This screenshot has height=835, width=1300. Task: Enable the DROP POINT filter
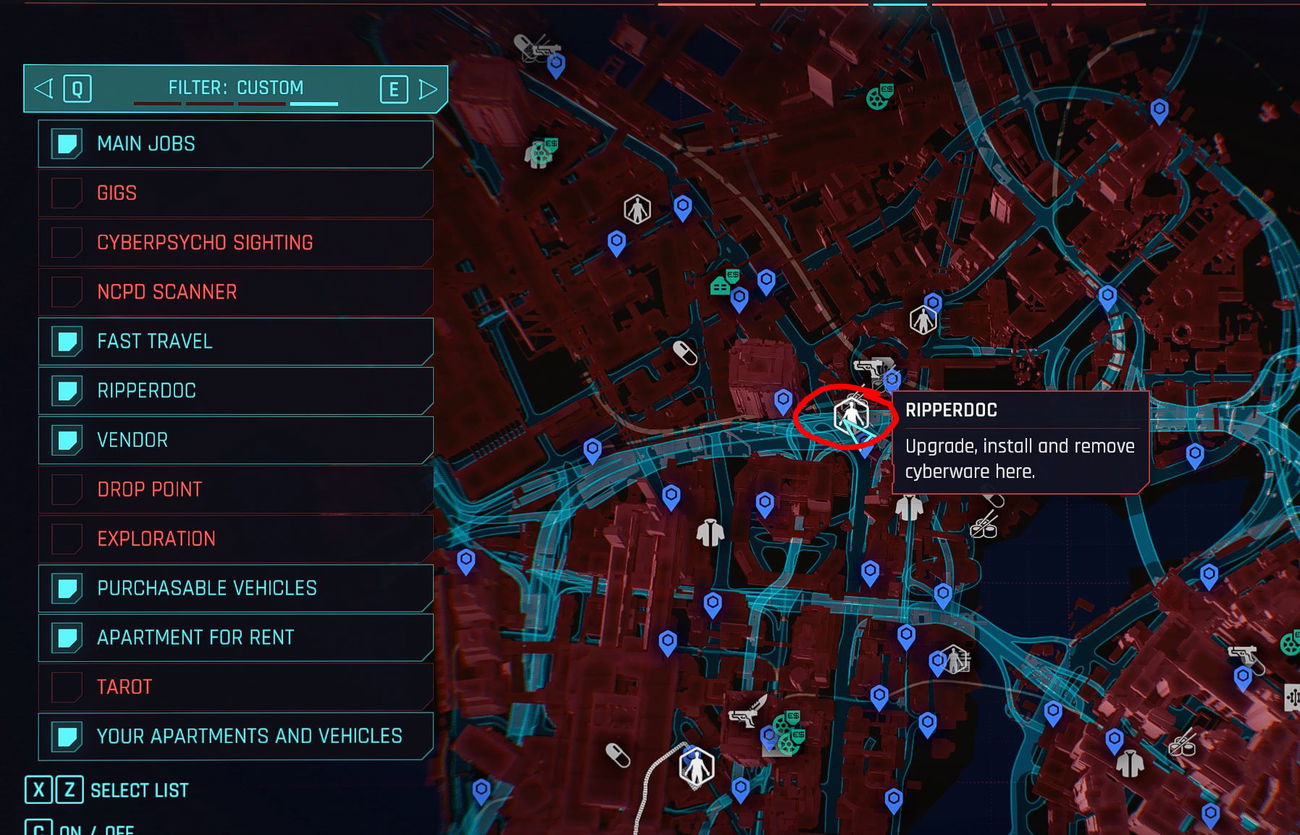point(64,489)
